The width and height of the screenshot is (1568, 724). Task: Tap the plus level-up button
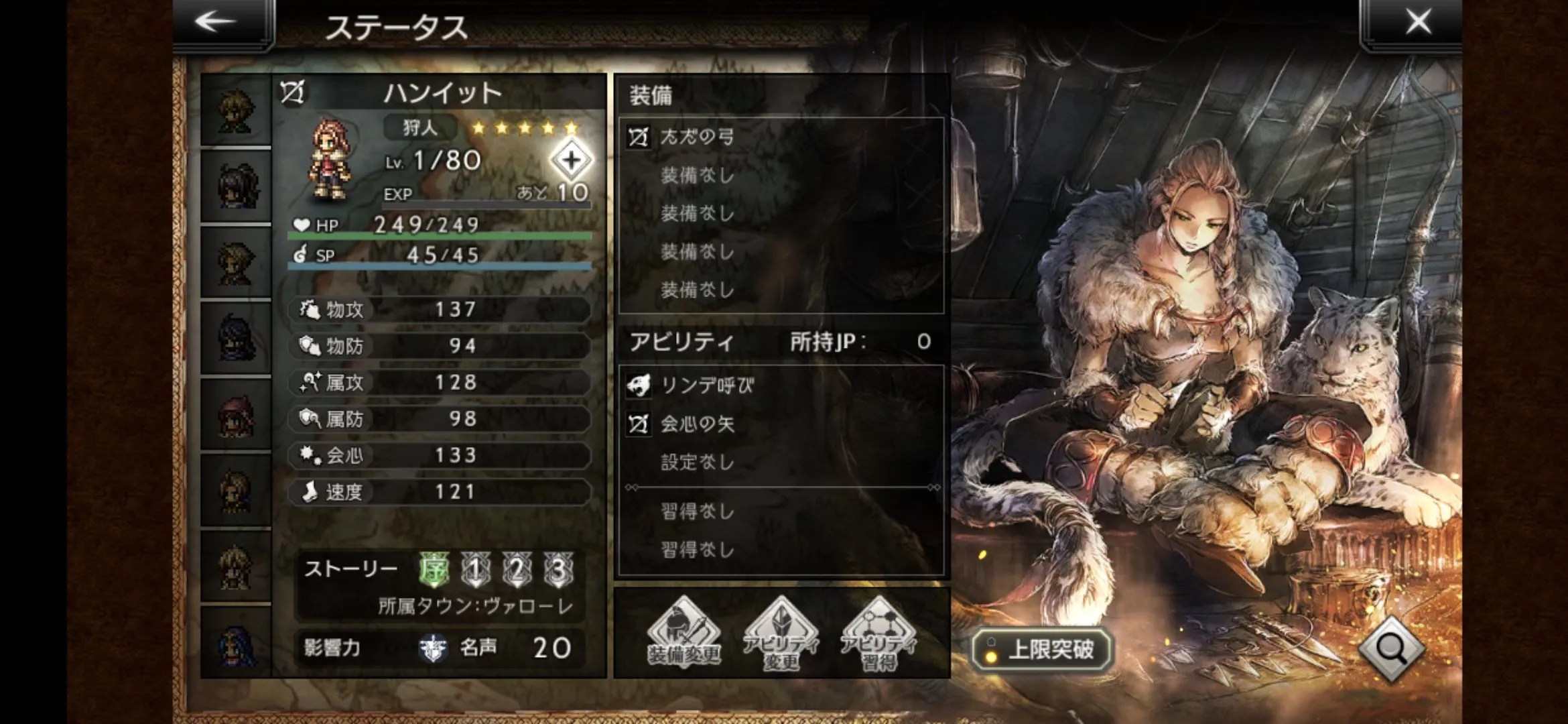click(x=571, y=160)
